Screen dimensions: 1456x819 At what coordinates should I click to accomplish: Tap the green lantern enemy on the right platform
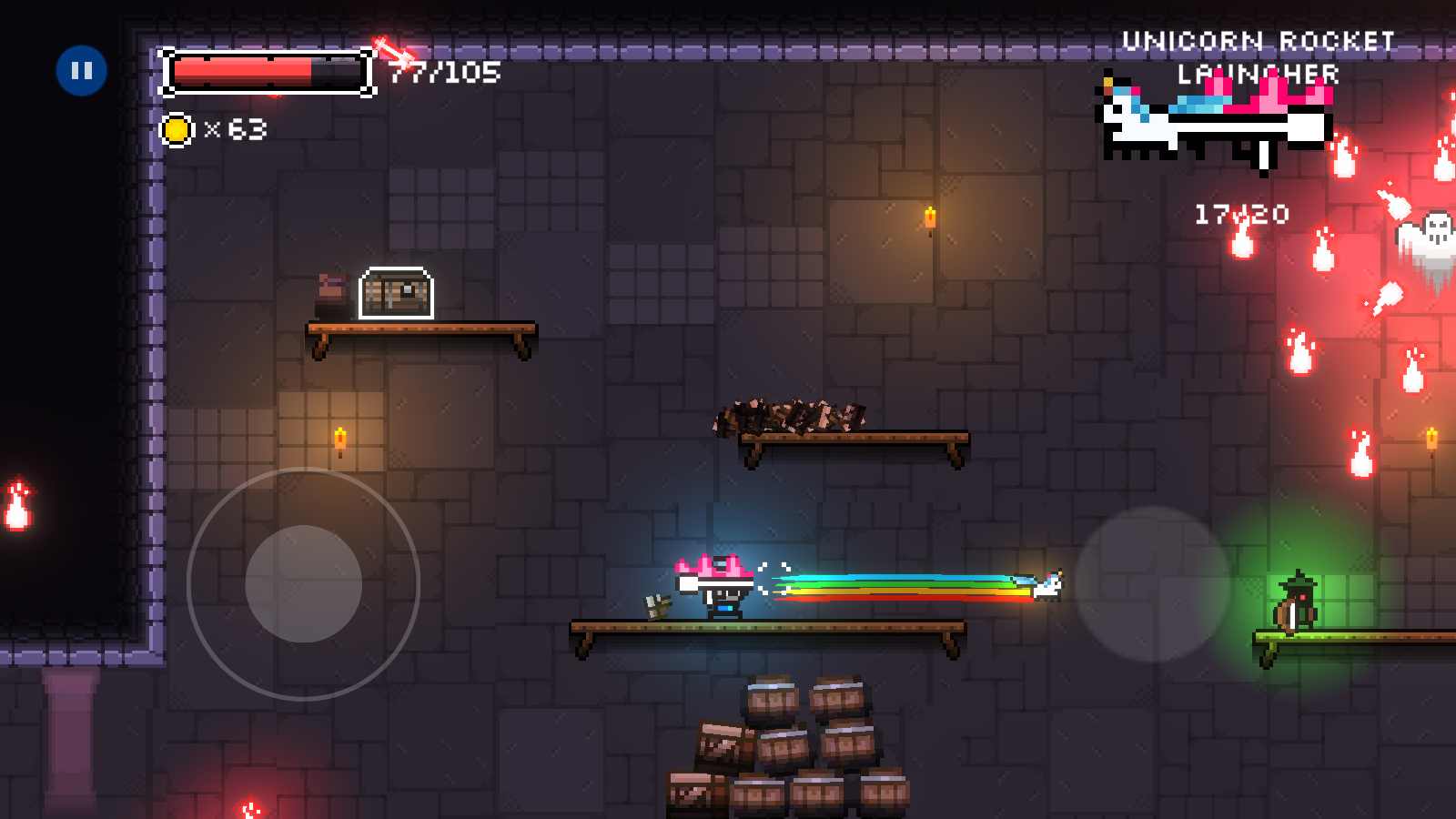1296,601
